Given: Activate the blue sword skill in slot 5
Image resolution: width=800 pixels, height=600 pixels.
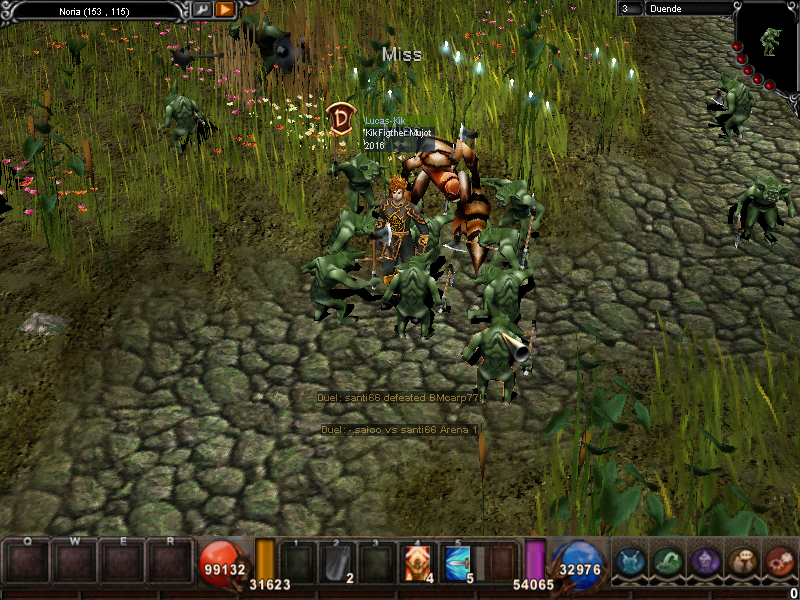Looking at the screenshot, I should point(459,564).
